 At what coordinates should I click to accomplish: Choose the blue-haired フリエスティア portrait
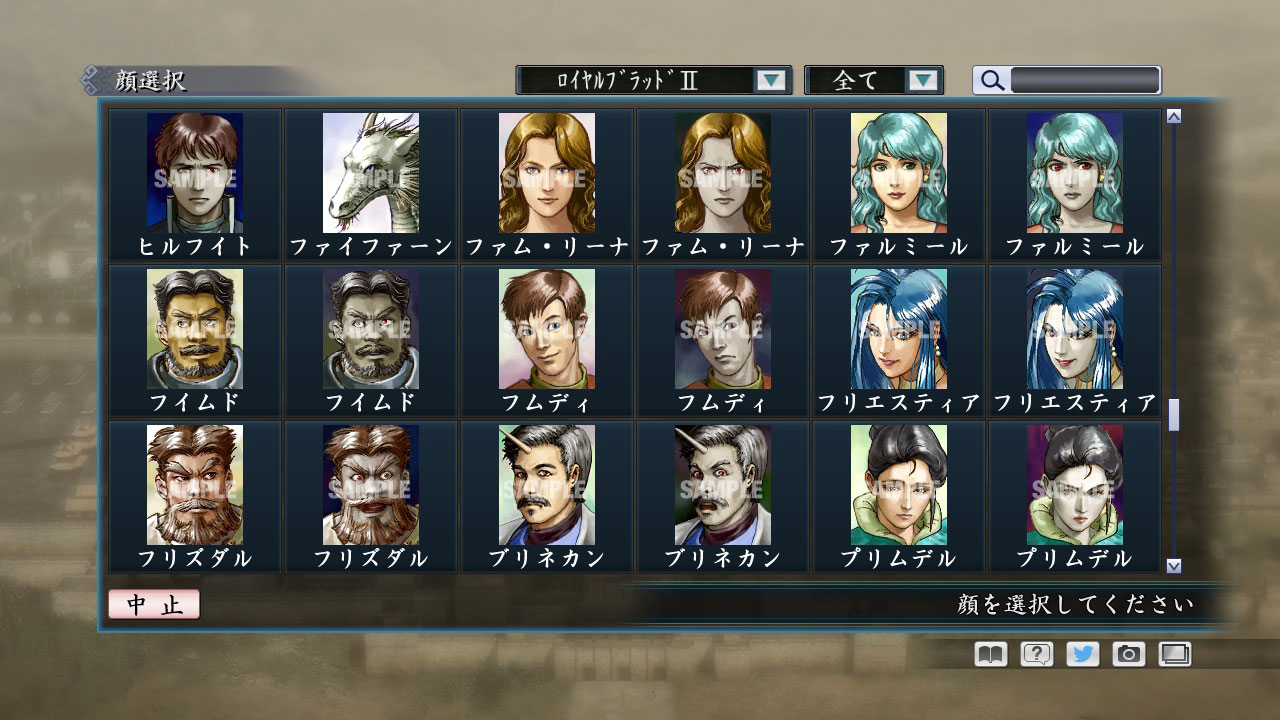pyautogui.click(x=898, y=330)
